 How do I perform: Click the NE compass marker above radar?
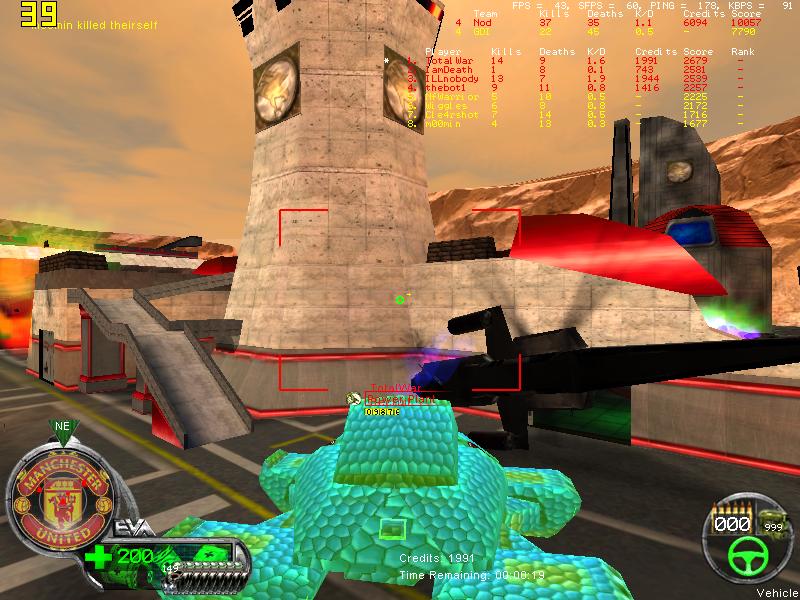pos(62,426)
